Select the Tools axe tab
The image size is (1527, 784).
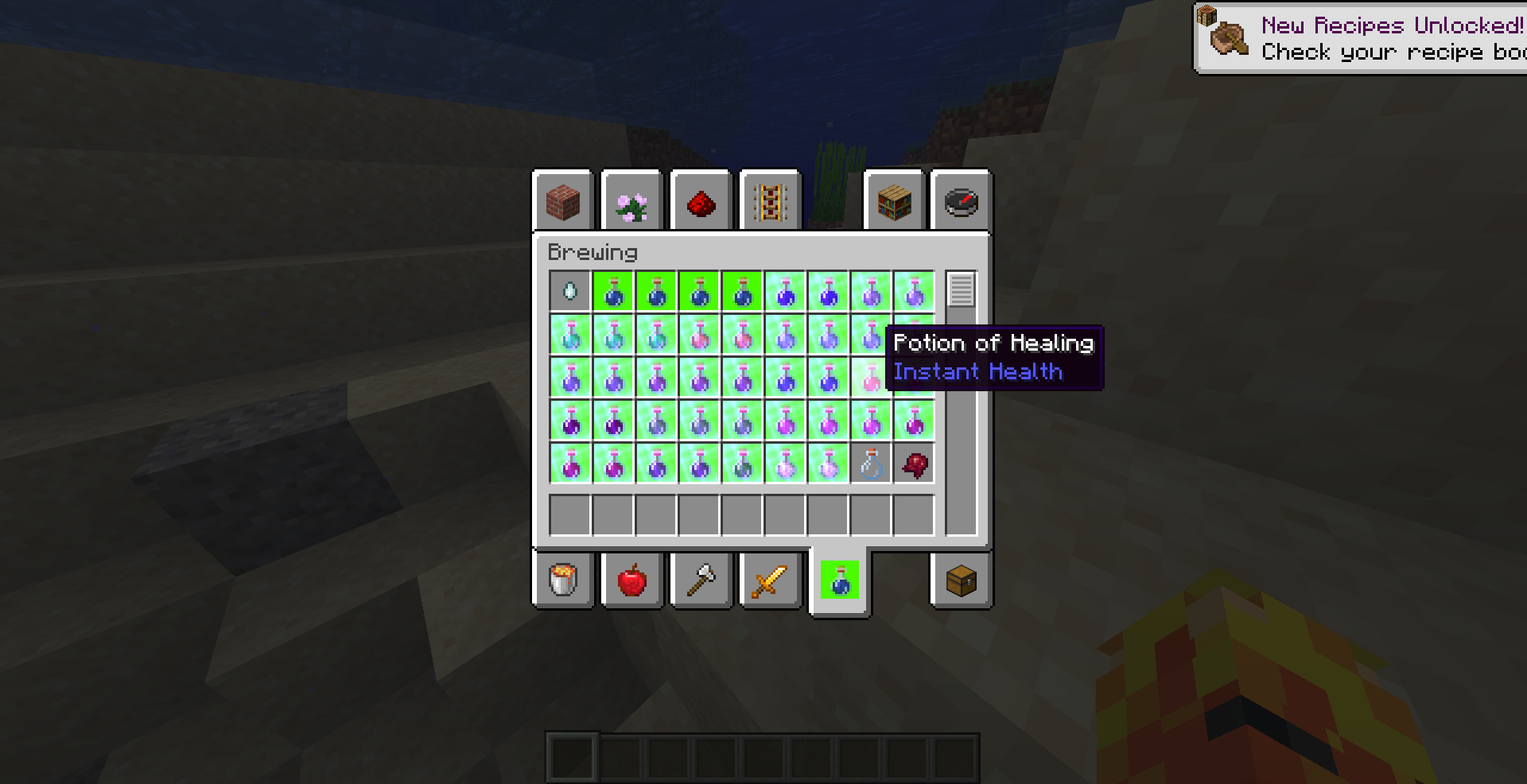coord(701,580)
